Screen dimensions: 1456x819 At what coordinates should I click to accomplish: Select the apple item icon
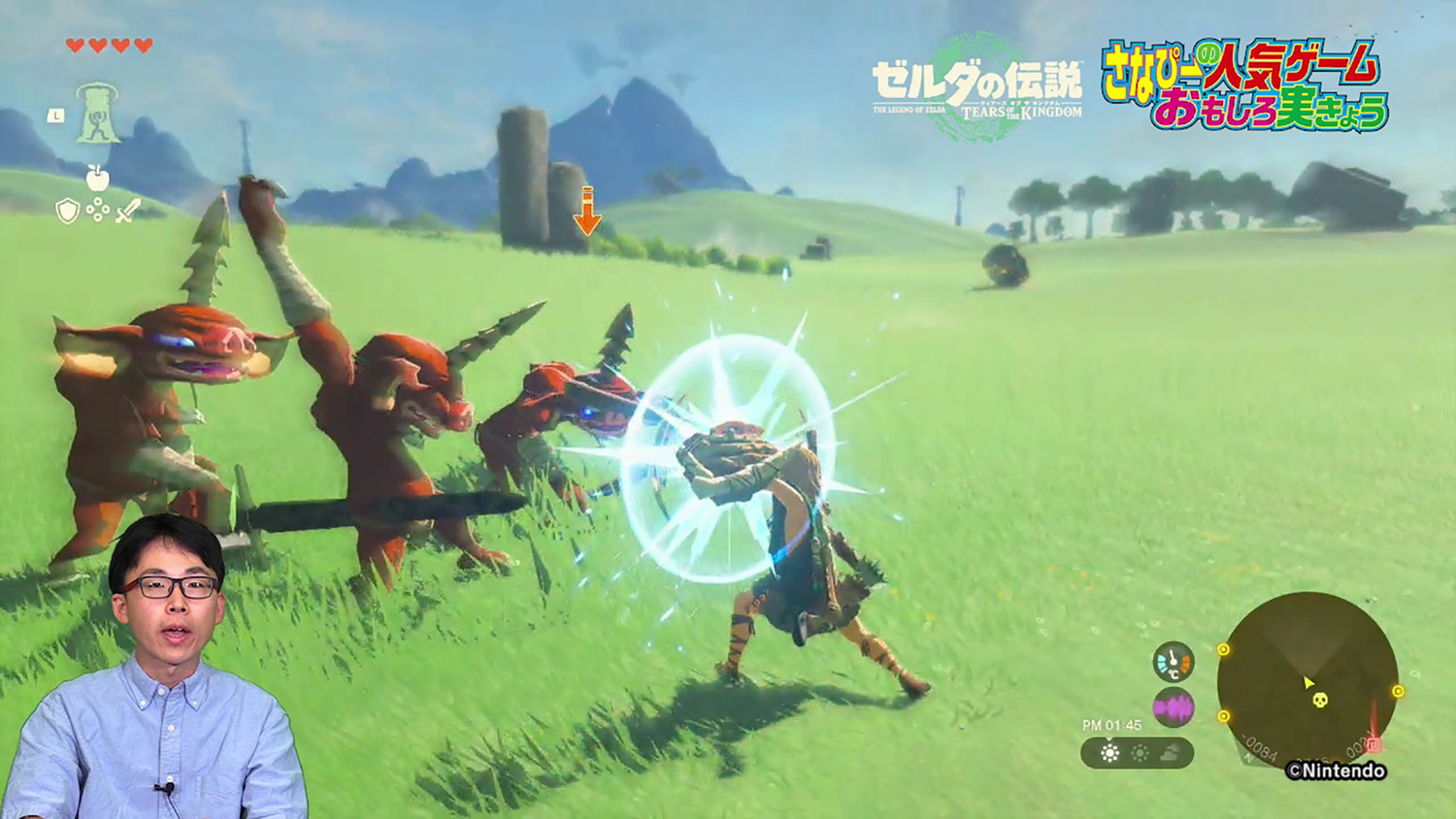pyautogui.click(x=97, y=178)
